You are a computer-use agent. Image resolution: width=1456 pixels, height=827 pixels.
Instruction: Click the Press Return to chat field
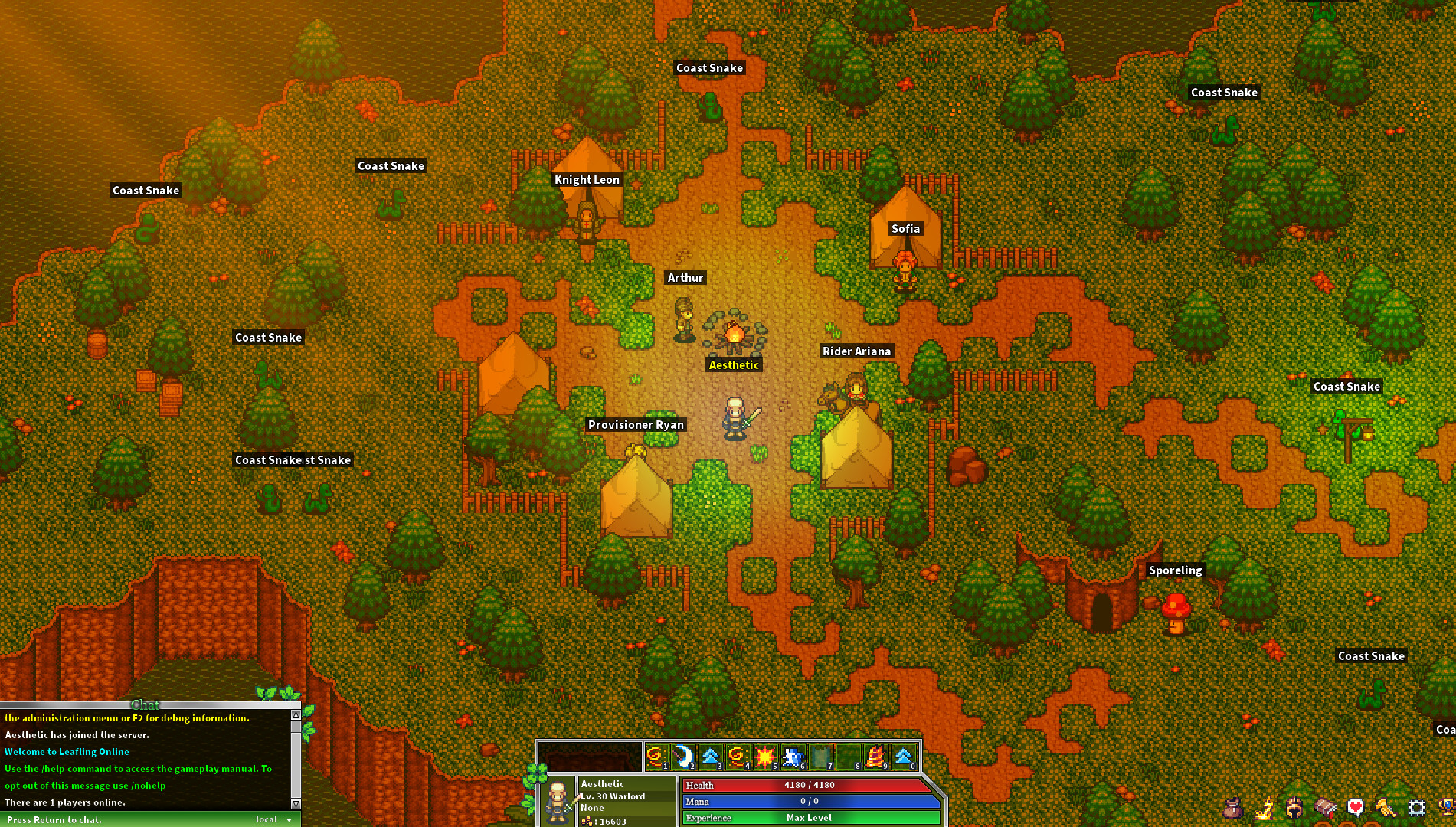coord(54,819)
